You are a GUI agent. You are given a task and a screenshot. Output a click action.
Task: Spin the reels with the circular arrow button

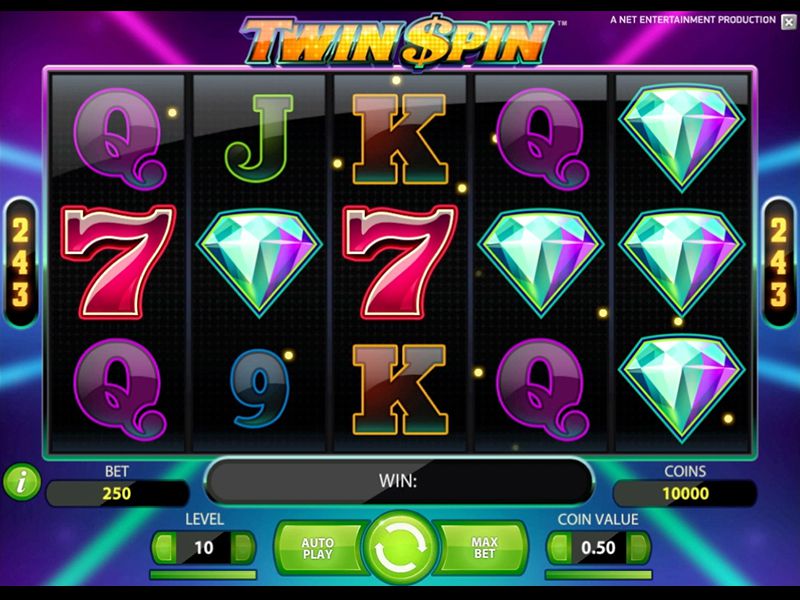click(x=399, y=548)
